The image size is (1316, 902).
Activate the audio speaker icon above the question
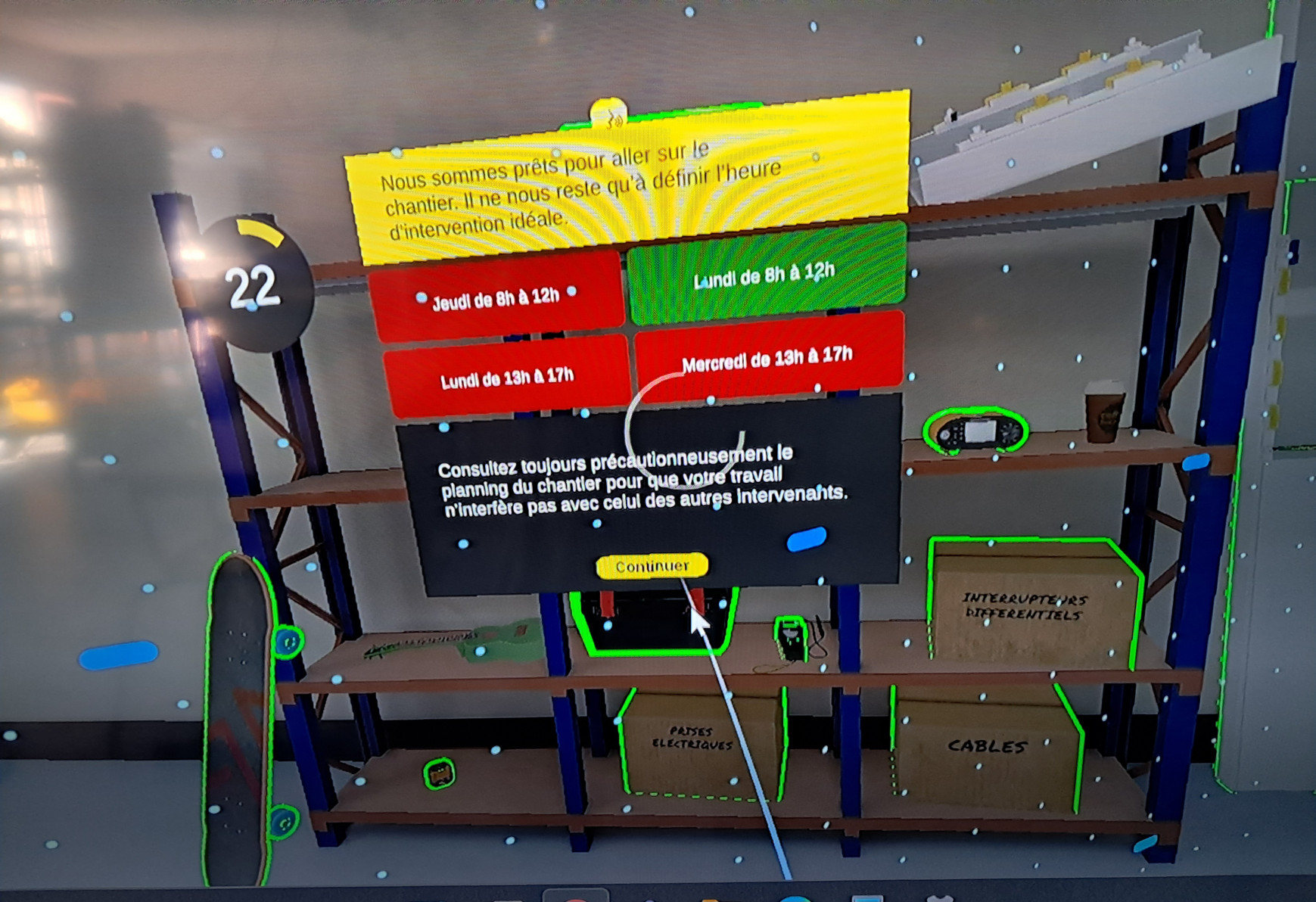click(x=609, y=116)
